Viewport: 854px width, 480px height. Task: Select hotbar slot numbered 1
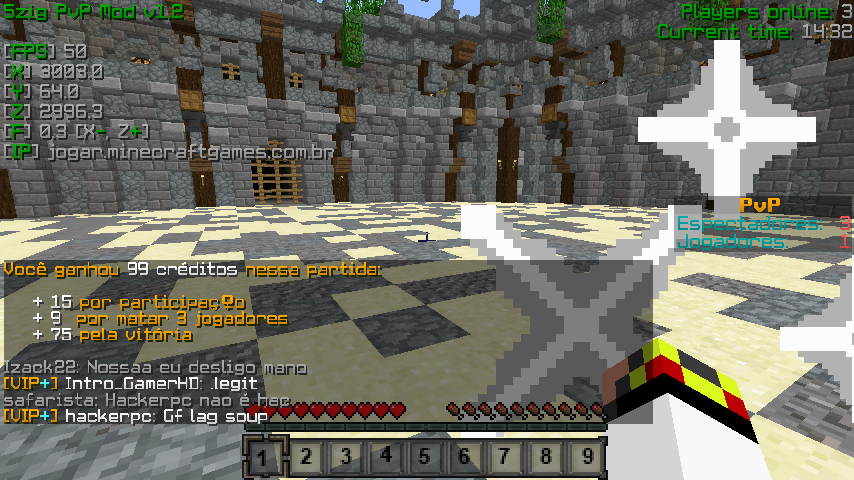pyautogui.click(x=265, y=458)
